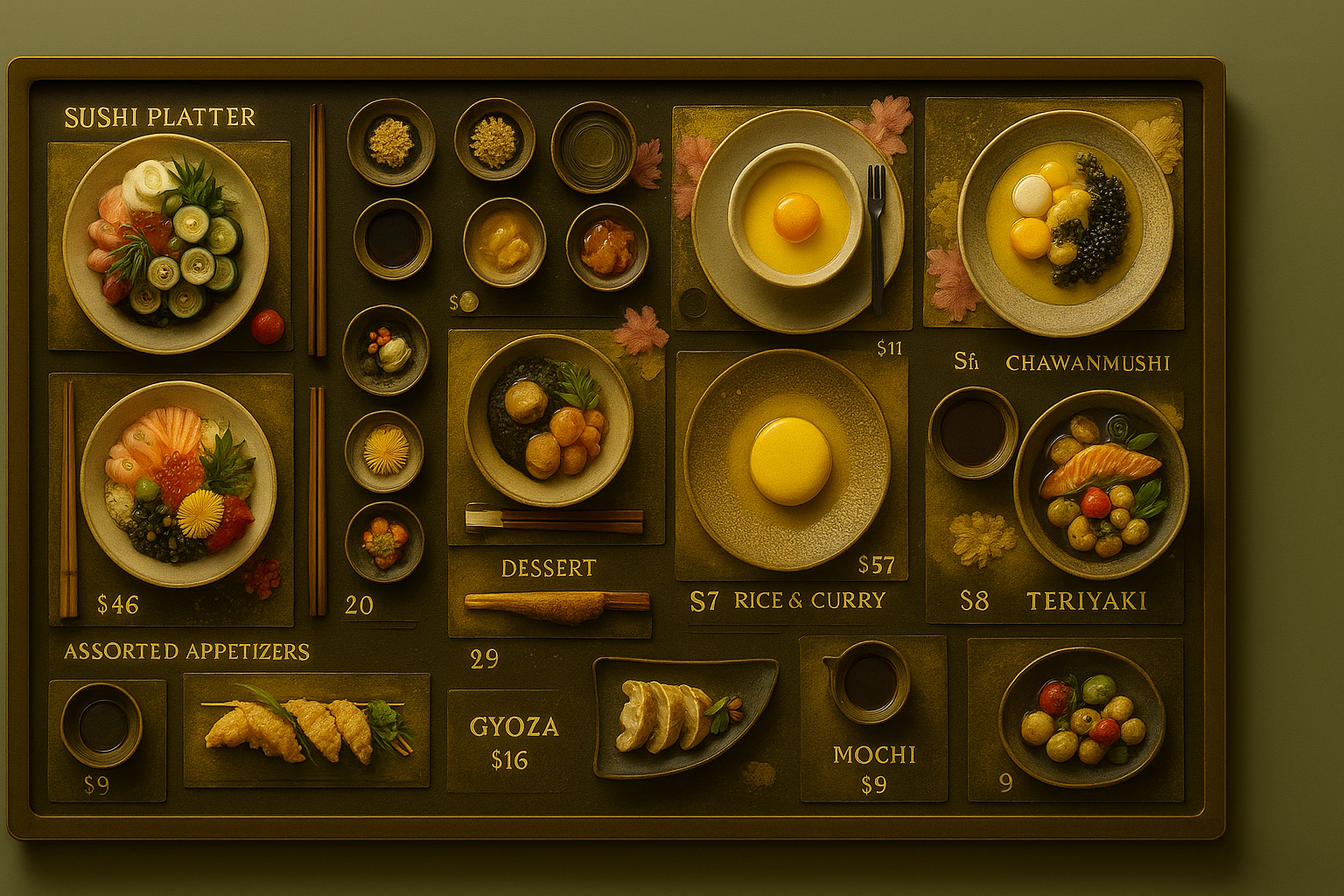Select the tempura shrimp skewer tile
Viewport: 1344px width, 896px height.
(306, 729)
